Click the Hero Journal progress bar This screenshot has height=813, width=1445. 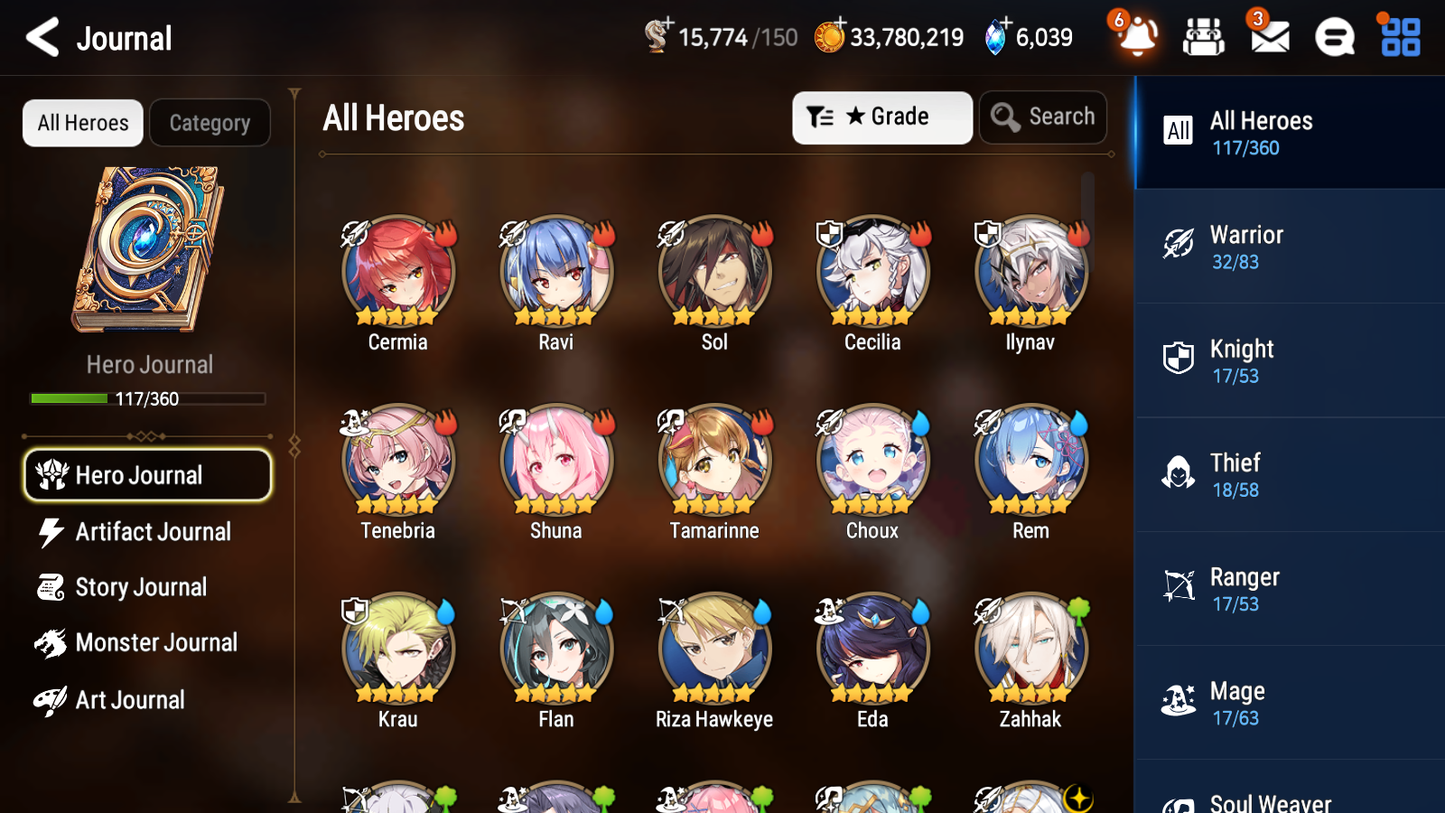(x=148, y=398)
